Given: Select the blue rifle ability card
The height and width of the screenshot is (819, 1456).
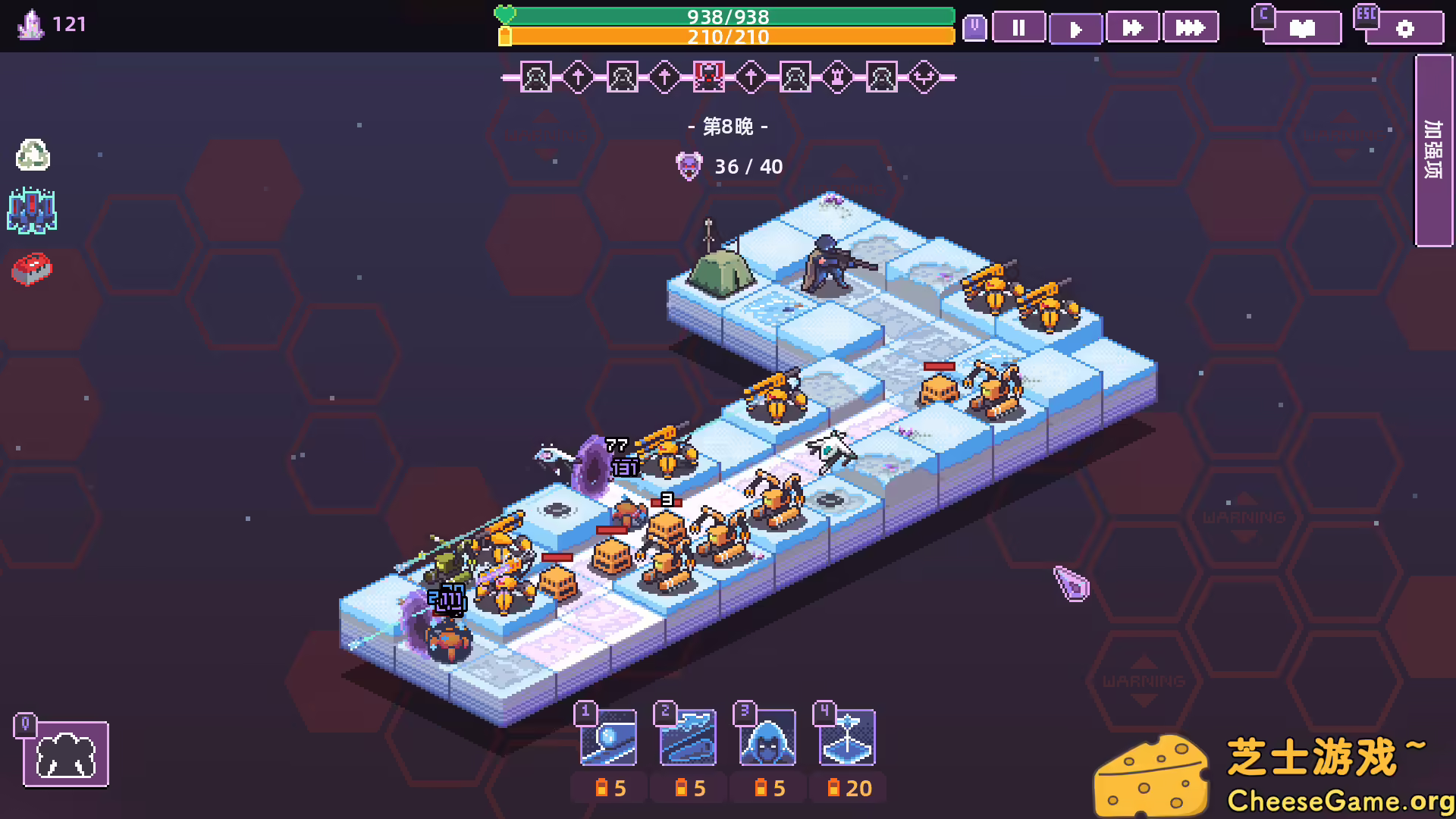Looking at the screenshot, I should [688, 738].
